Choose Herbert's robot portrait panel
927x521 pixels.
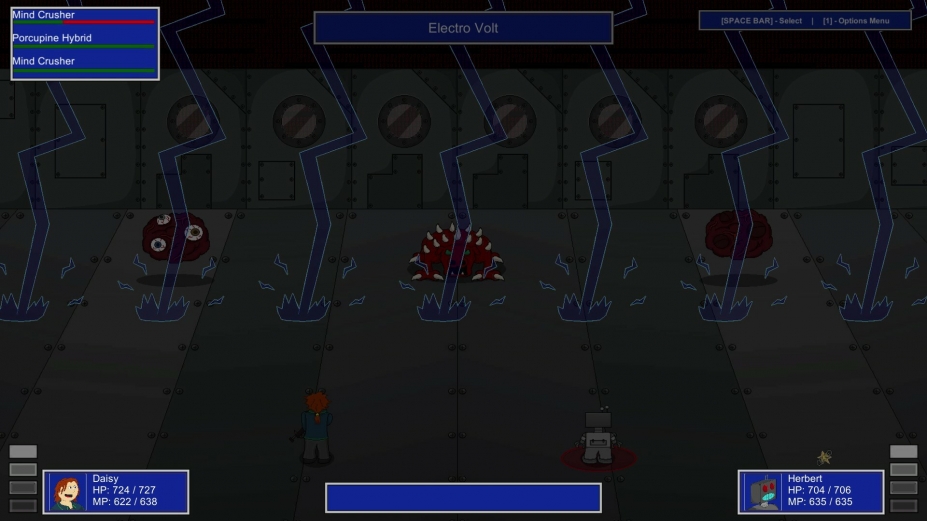point(763,492)
